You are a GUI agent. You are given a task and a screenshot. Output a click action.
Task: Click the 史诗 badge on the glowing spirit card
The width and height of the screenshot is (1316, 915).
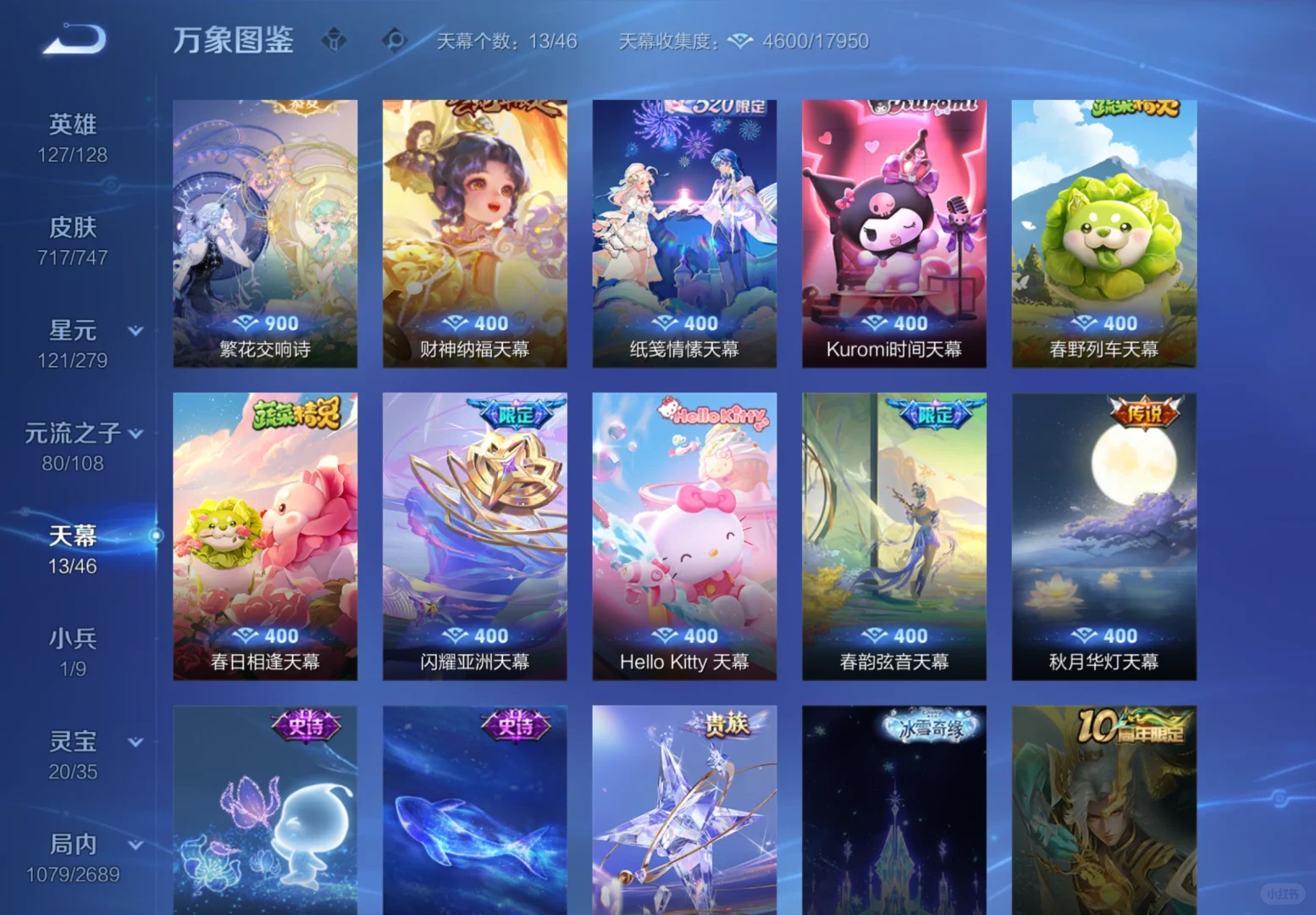(x=306, y=727)
